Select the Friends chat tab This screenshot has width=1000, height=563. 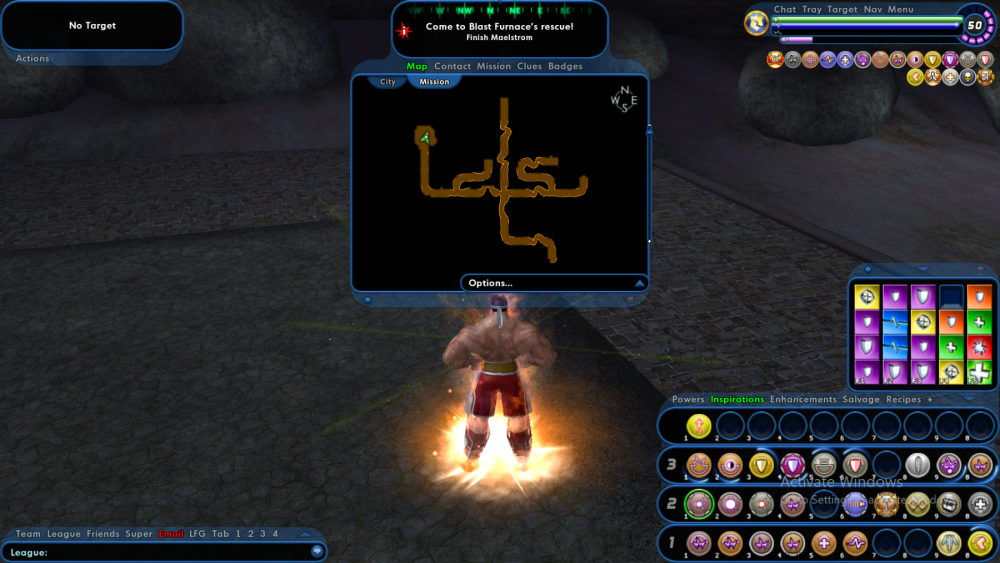103,534
